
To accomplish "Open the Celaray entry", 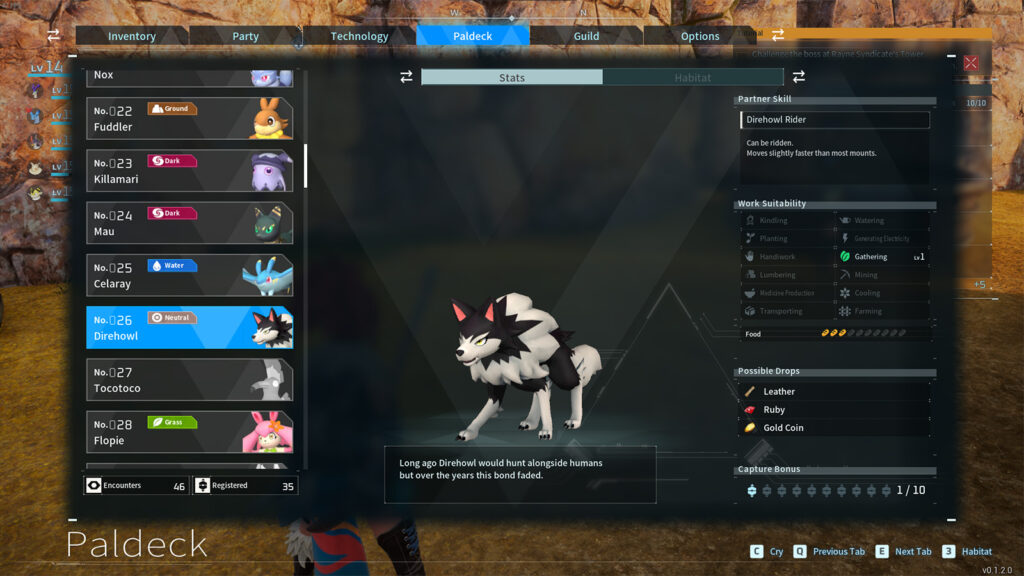I will click(x=189, y=275).
